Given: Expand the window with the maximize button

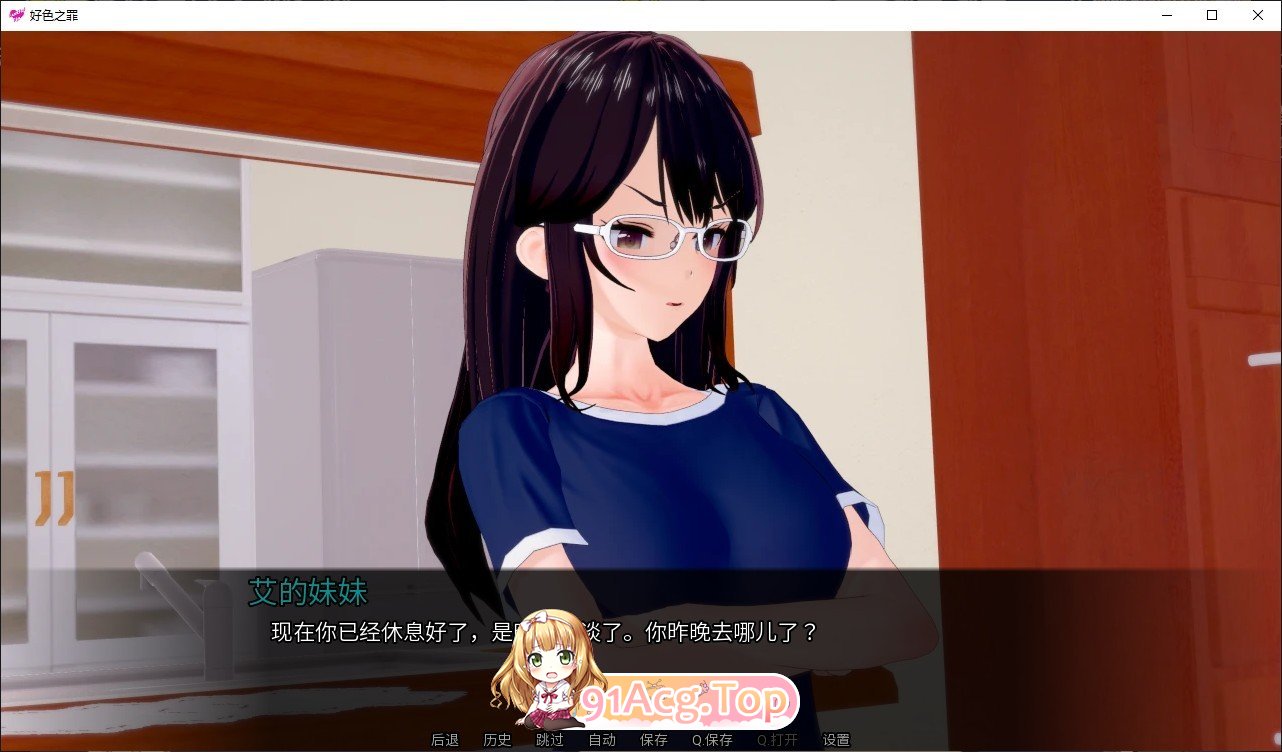Looking at the screenshot, I should (x=1210, y=15).
